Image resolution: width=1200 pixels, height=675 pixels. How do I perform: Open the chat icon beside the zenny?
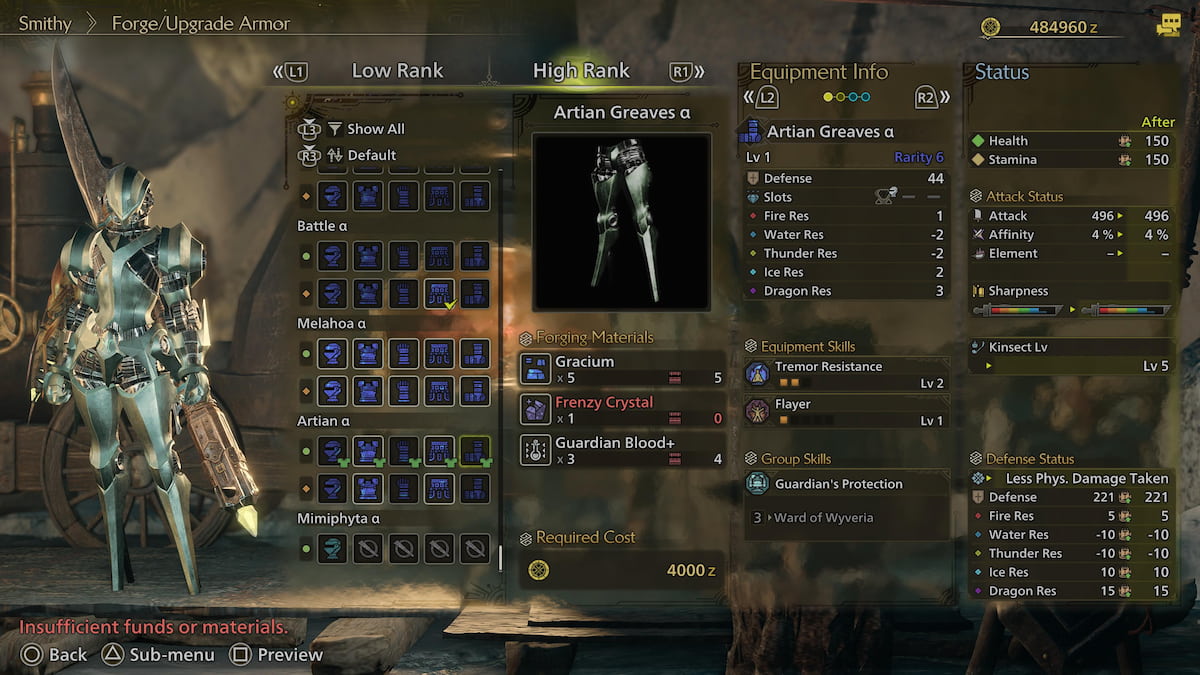pos(1168,27)
